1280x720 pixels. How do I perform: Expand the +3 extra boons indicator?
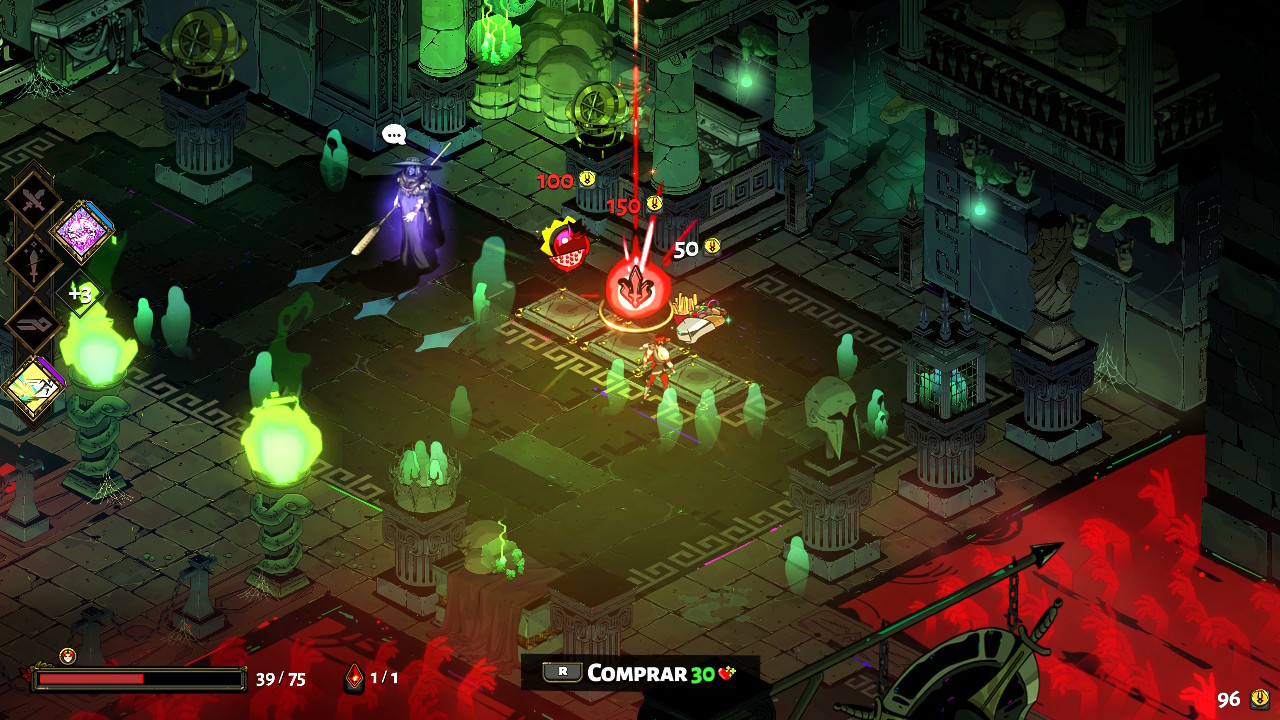click(x=80, y=294)
